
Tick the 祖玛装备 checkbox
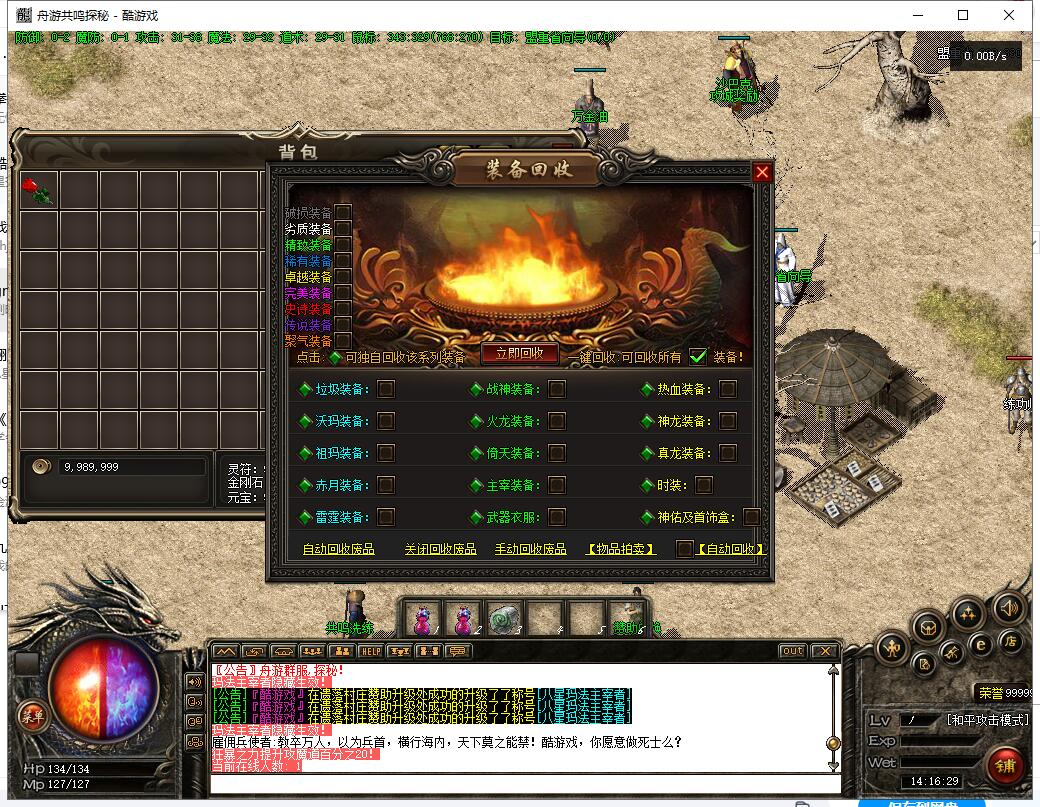tap(385, 453)
